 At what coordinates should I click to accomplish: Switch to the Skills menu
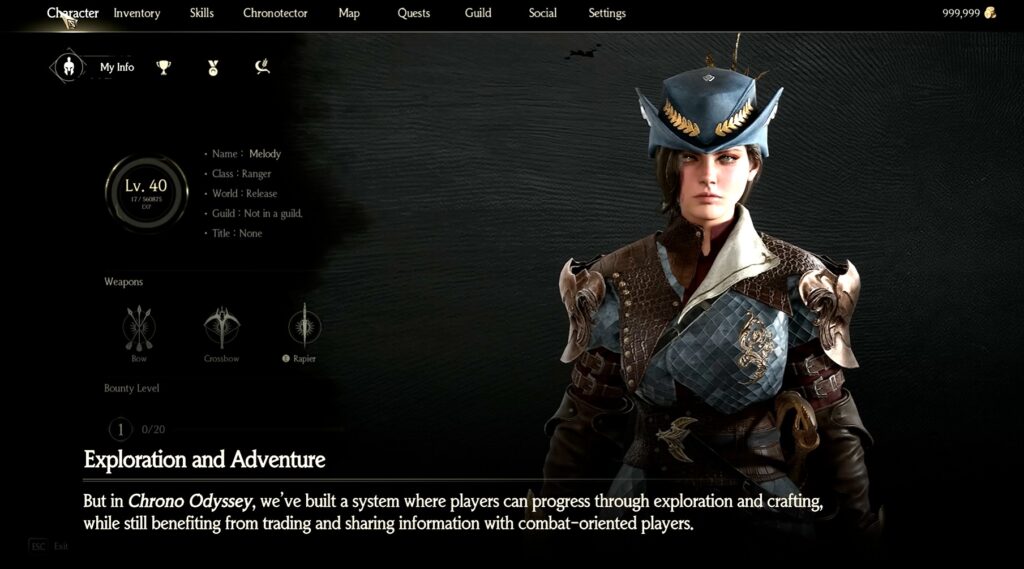tap(201, 13)
